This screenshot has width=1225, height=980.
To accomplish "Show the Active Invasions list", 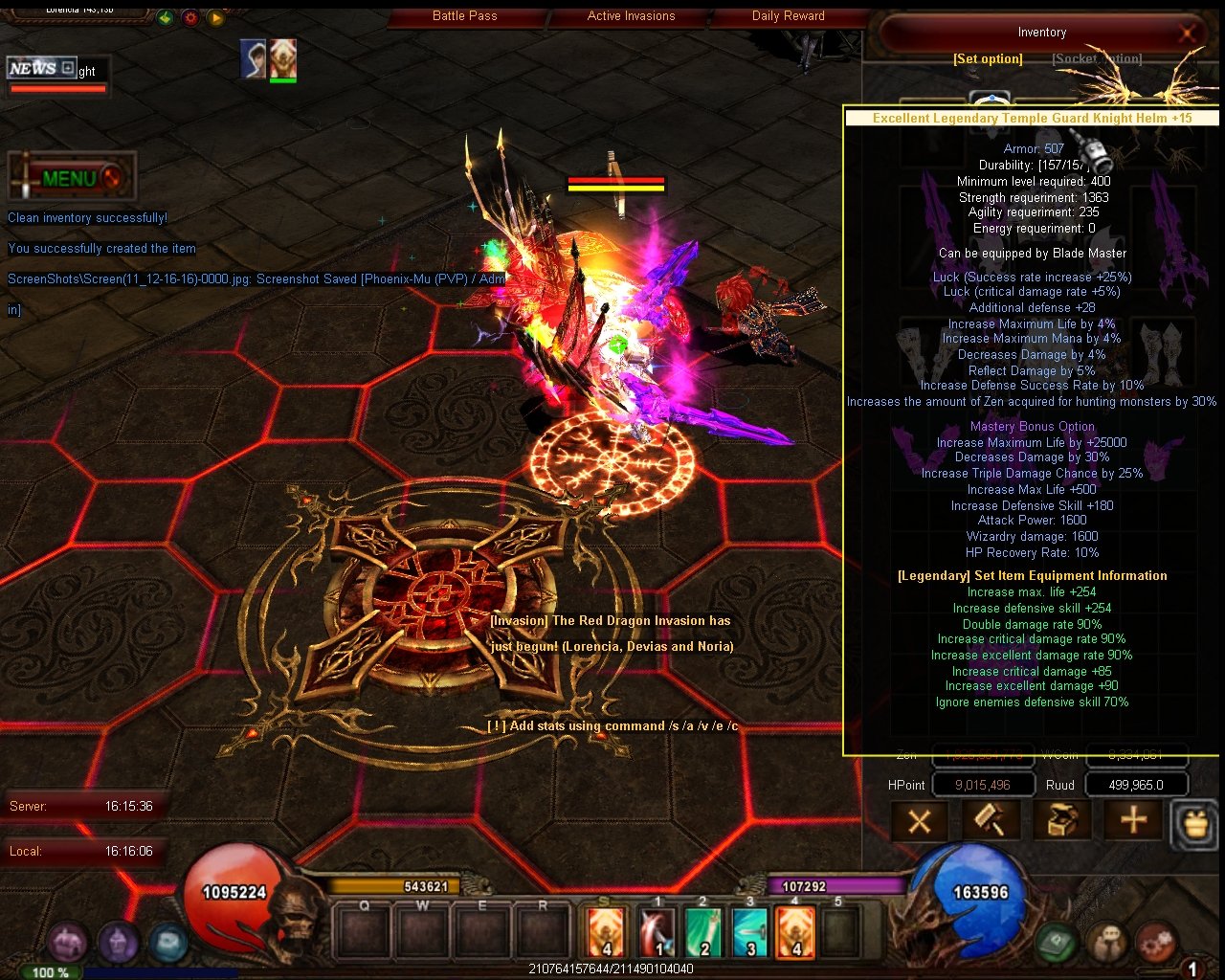I will [x=631, y=15].
